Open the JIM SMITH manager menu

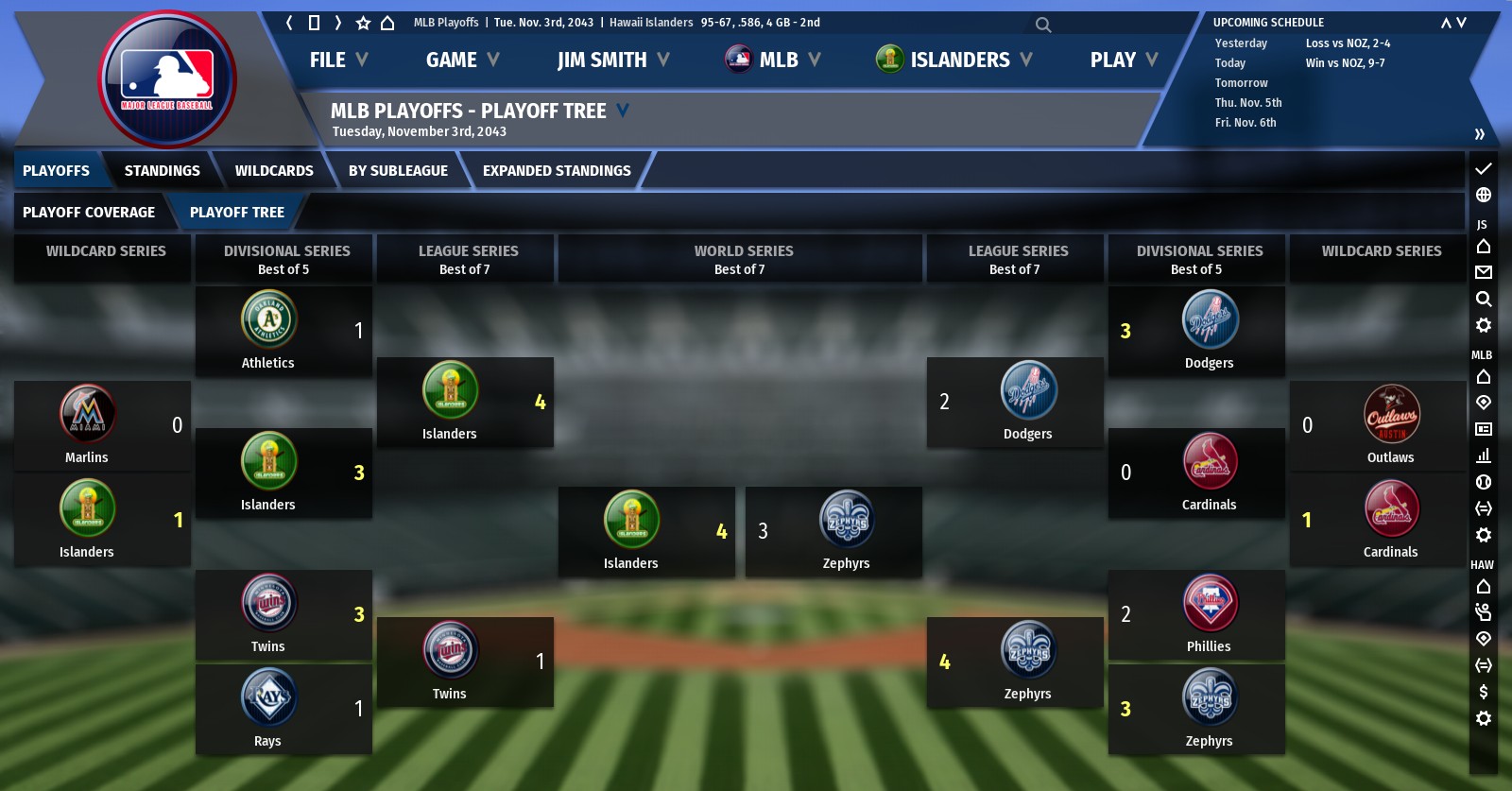[612, 60]
